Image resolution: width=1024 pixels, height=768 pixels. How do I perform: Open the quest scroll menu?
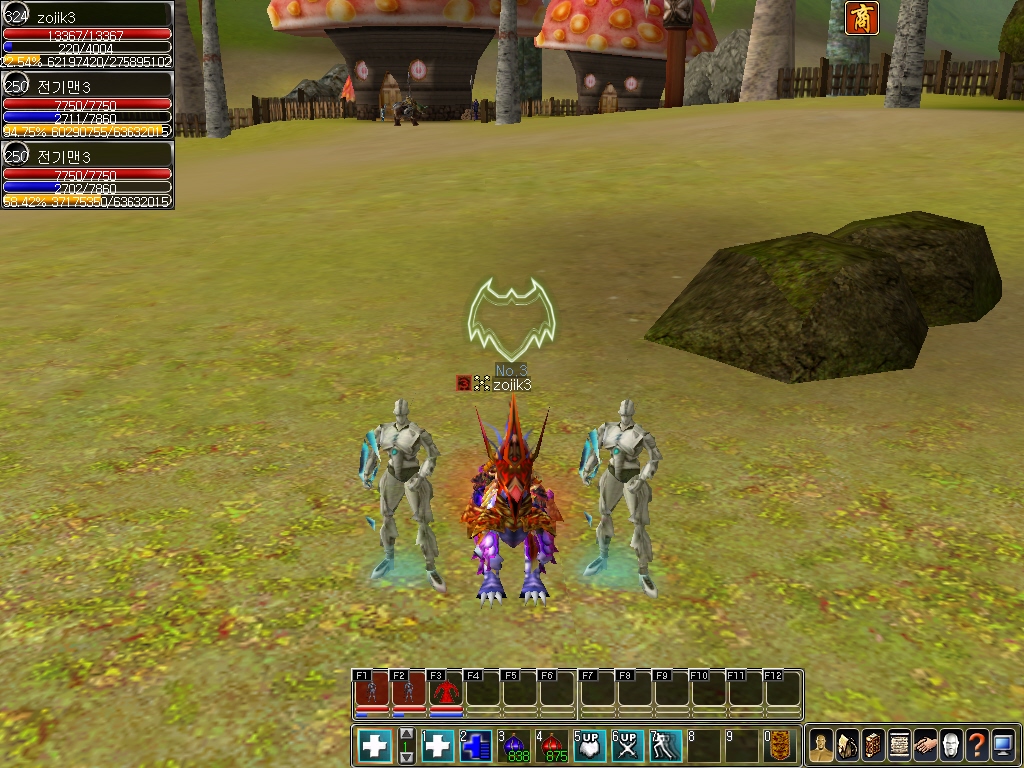click(x=899, y=745)
